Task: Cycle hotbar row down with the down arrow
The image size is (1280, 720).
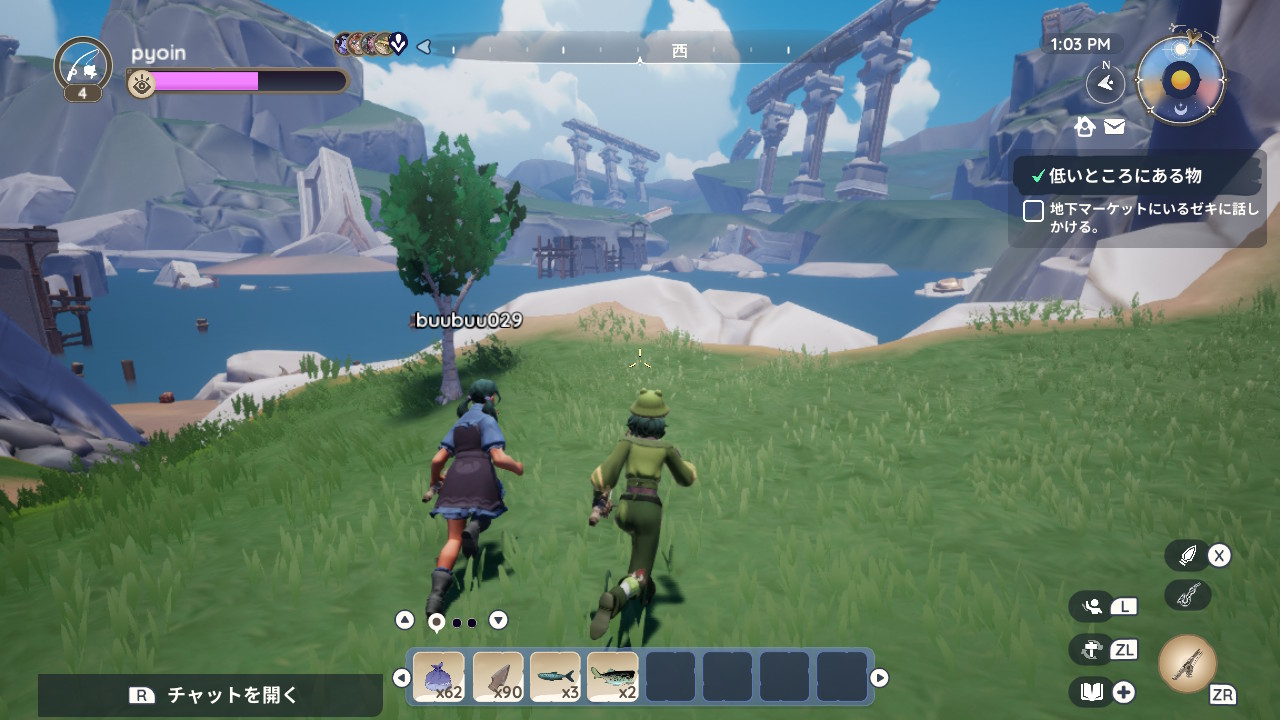Action: coord(498,620)
